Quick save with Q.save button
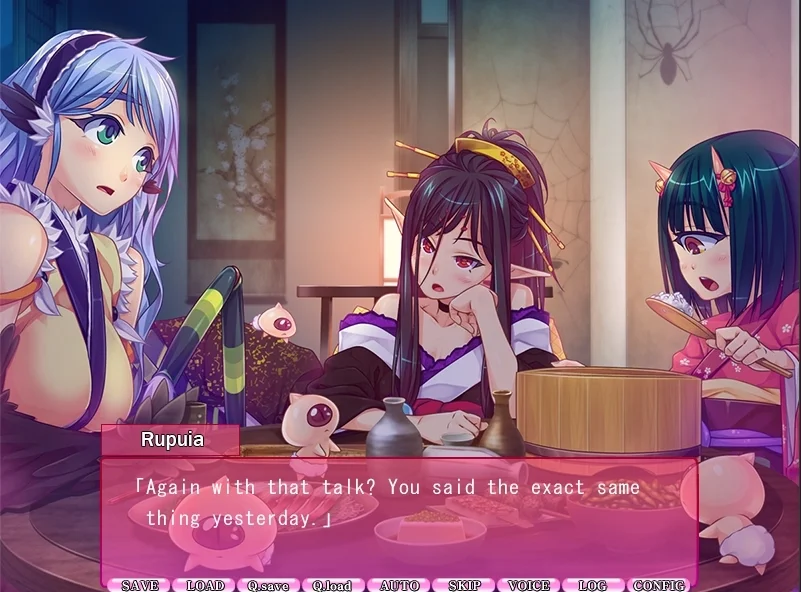Screen dimensions: 801x592 click(268, 585)
